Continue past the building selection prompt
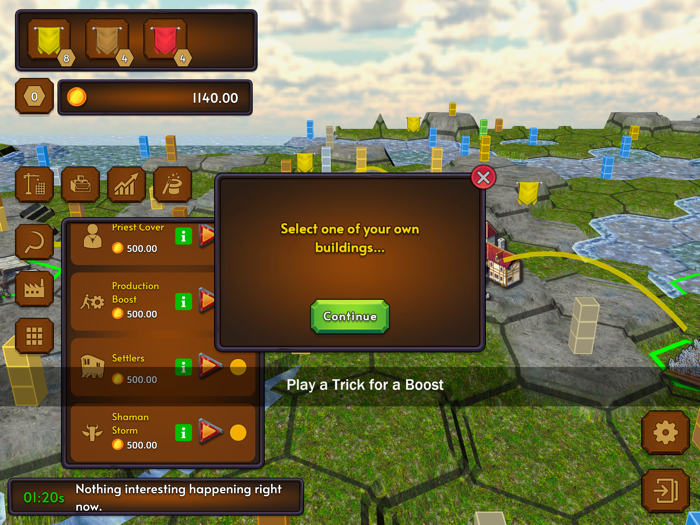Screen dimensions: 700x525 tap(349, 316)
